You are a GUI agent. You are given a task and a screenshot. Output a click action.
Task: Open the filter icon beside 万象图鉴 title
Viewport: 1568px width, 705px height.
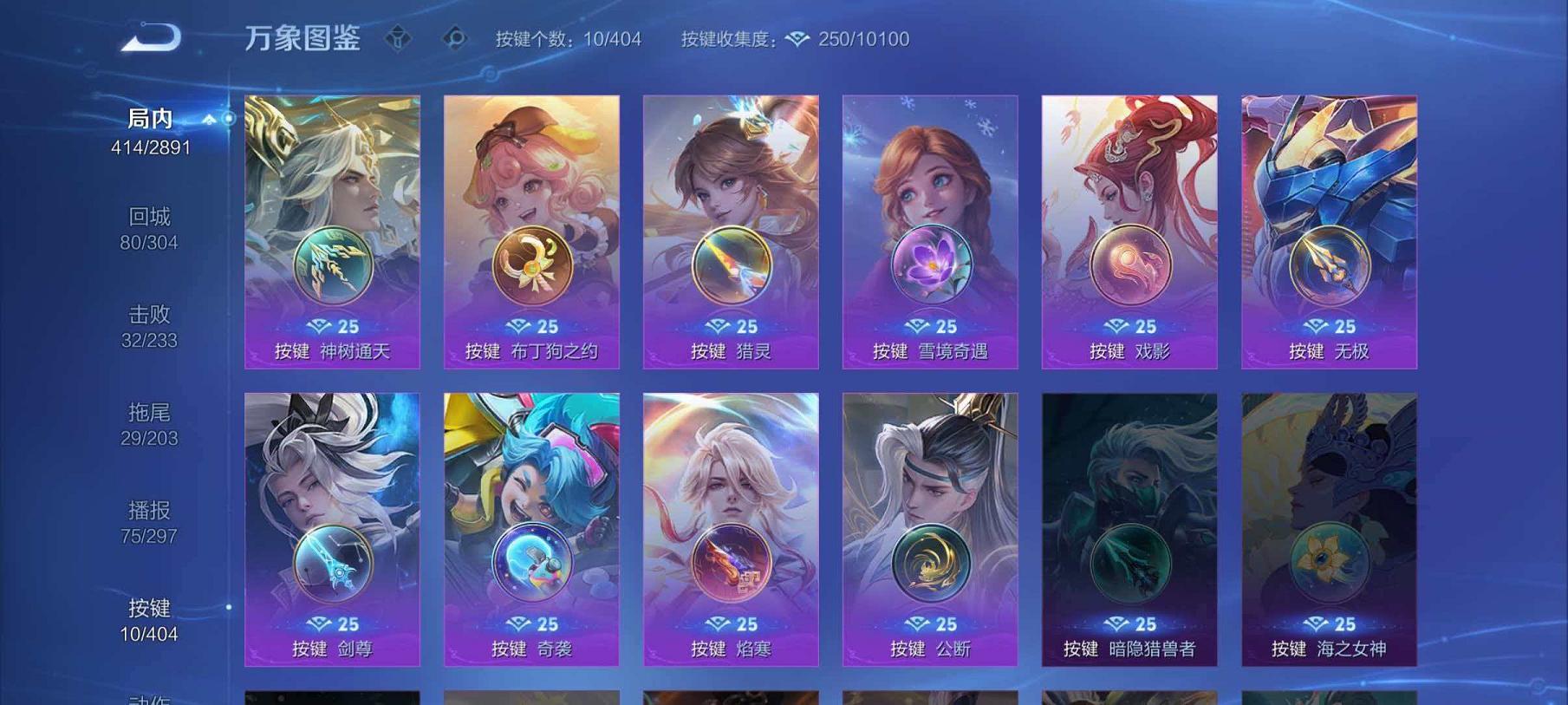click(x=398, y=36)
